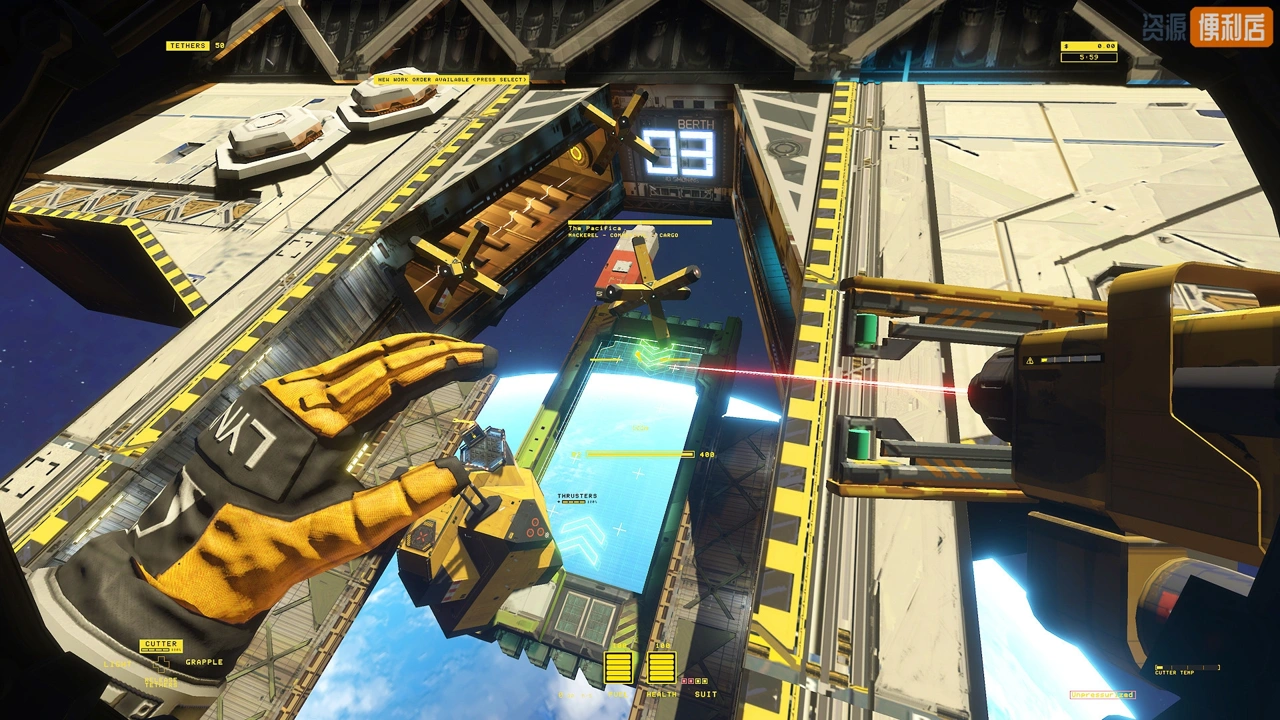Choose Release Tethers on the tool selector

tap(160, 682)
